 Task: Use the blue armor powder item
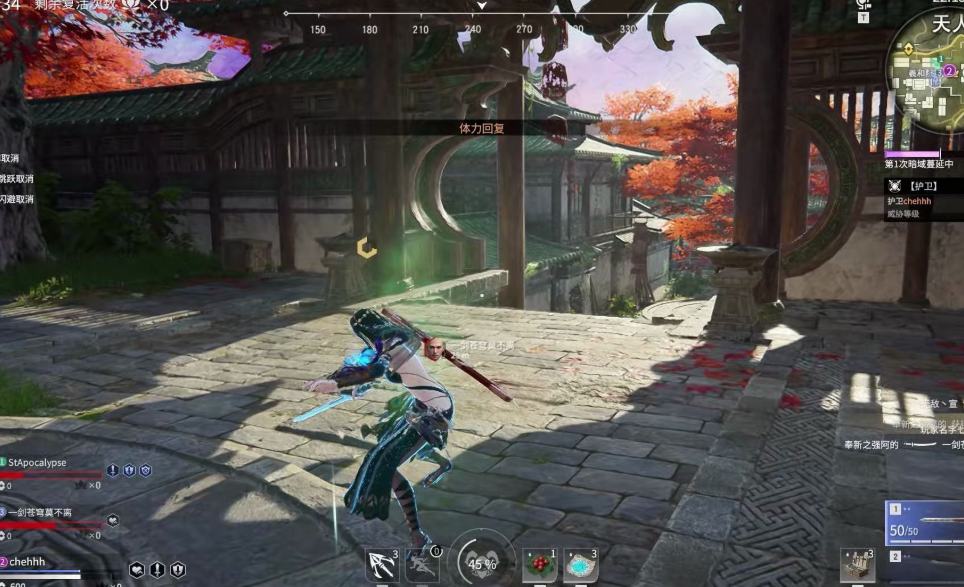[x=581, y=565]
